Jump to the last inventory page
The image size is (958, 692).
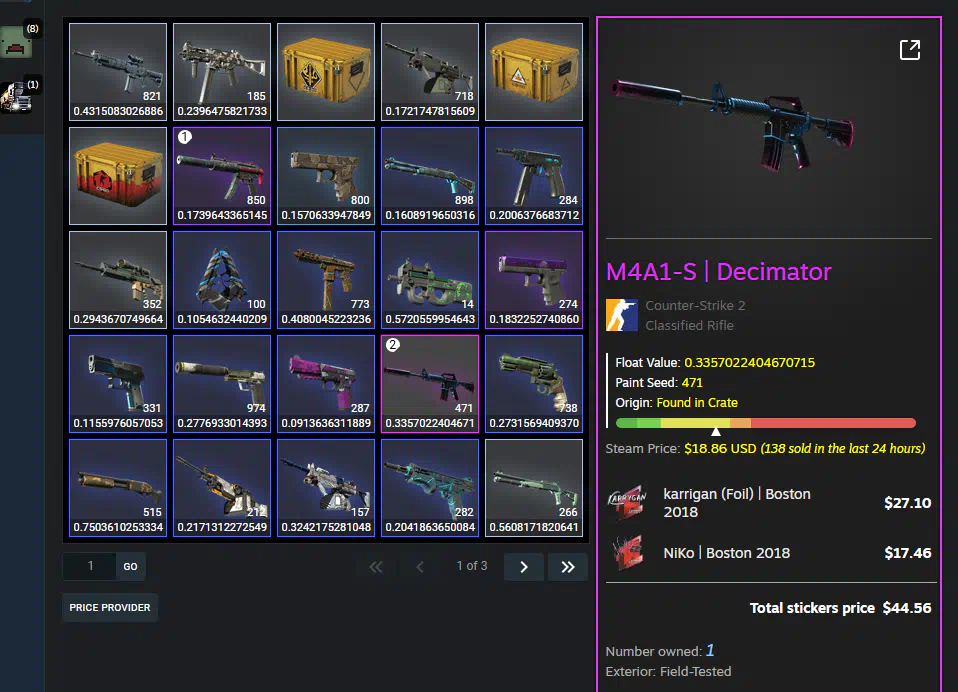[567, 567]
